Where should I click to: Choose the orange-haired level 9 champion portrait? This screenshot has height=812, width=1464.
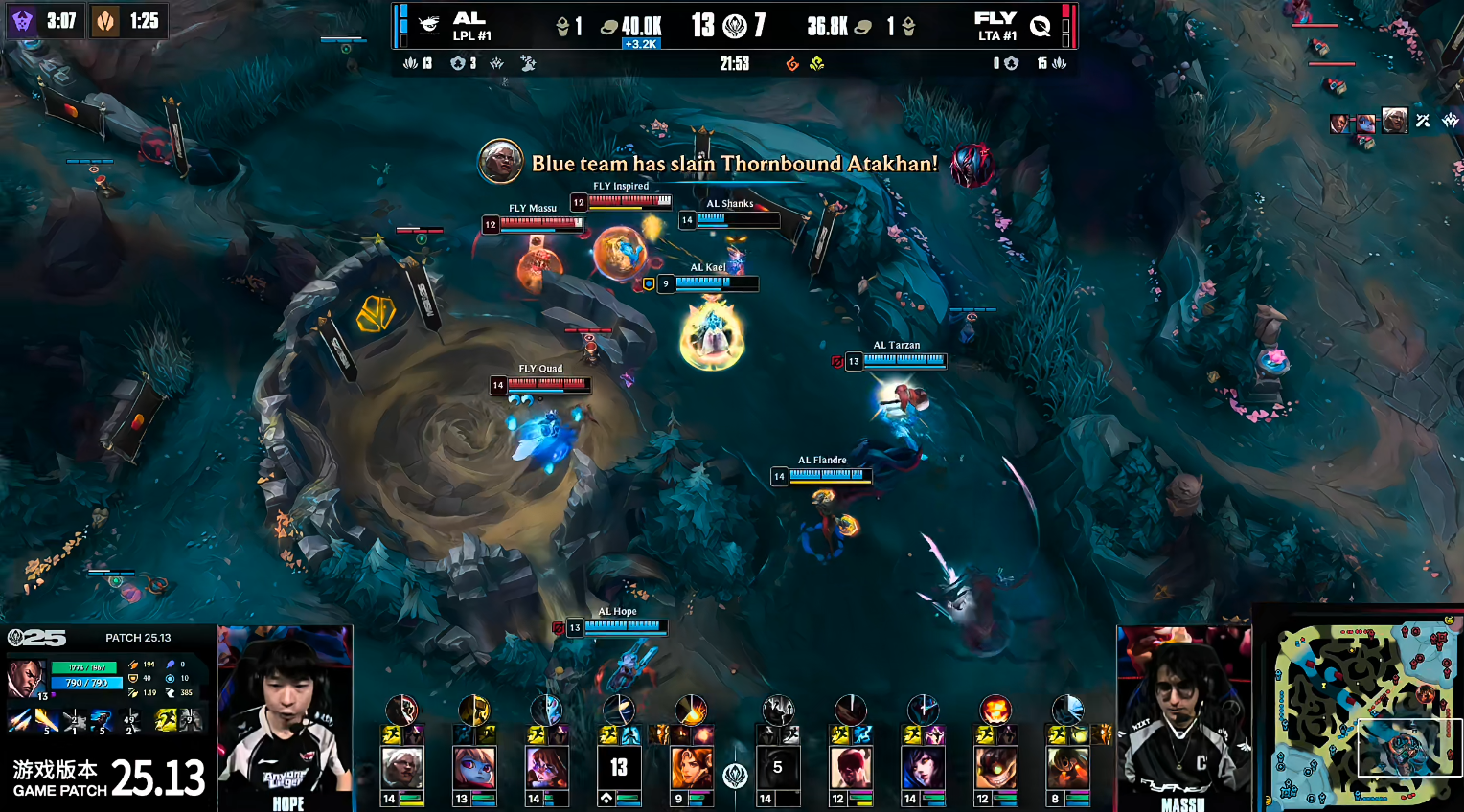[x=692, y=768]
